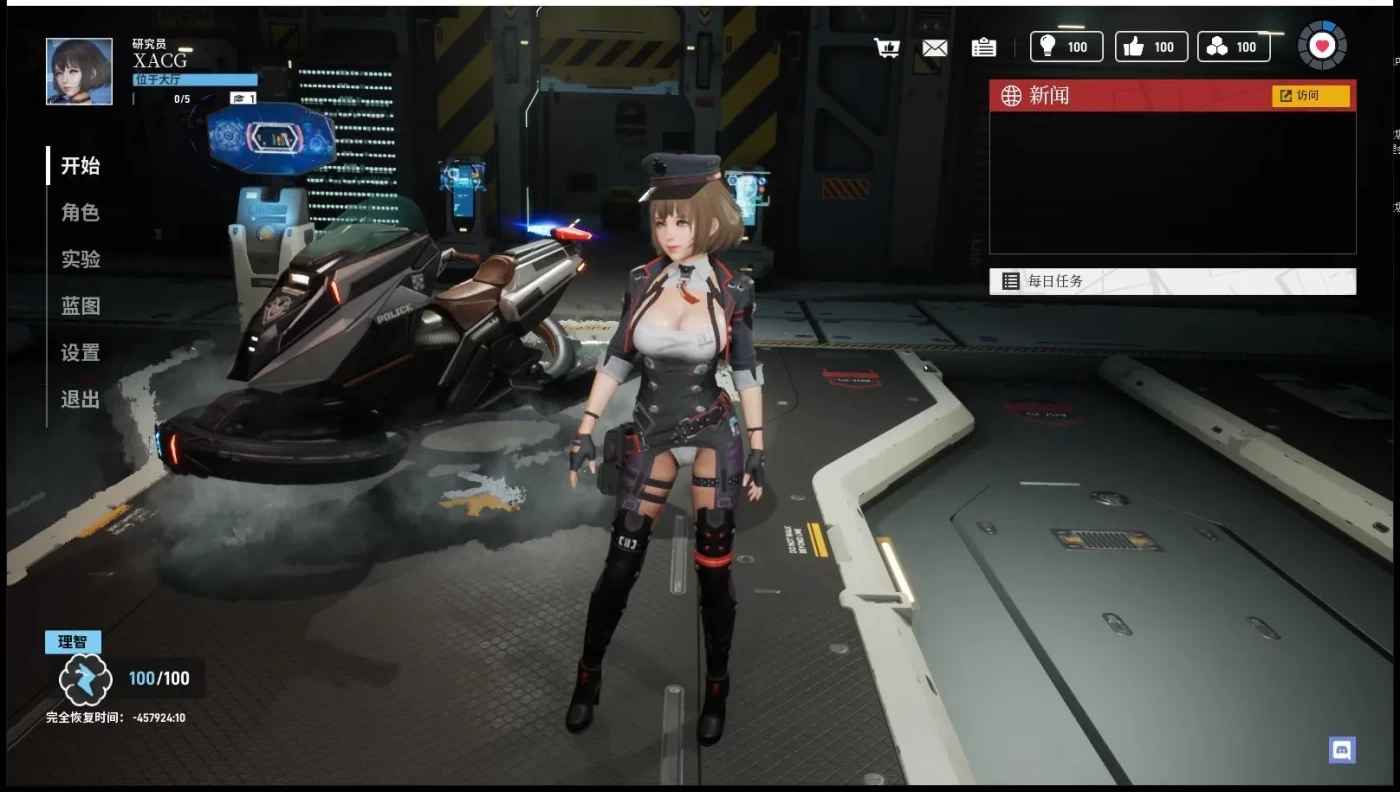Choose the 实验 menu entry
This screenshot has width=1400, height=792.
tap(80, 259)
